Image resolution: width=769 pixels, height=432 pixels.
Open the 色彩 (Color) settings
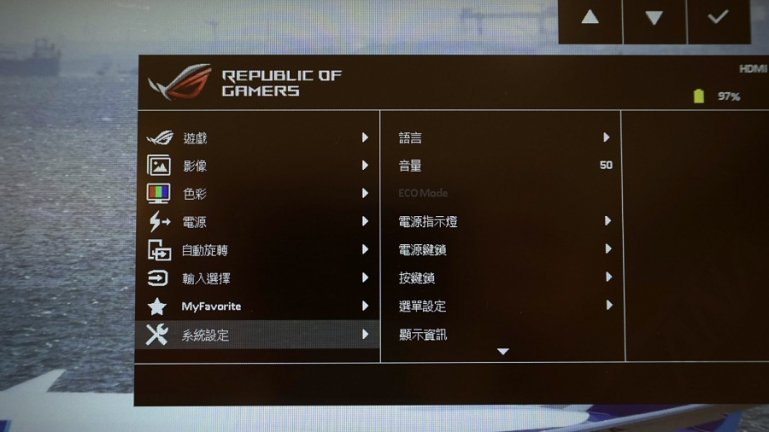[196, 194]
